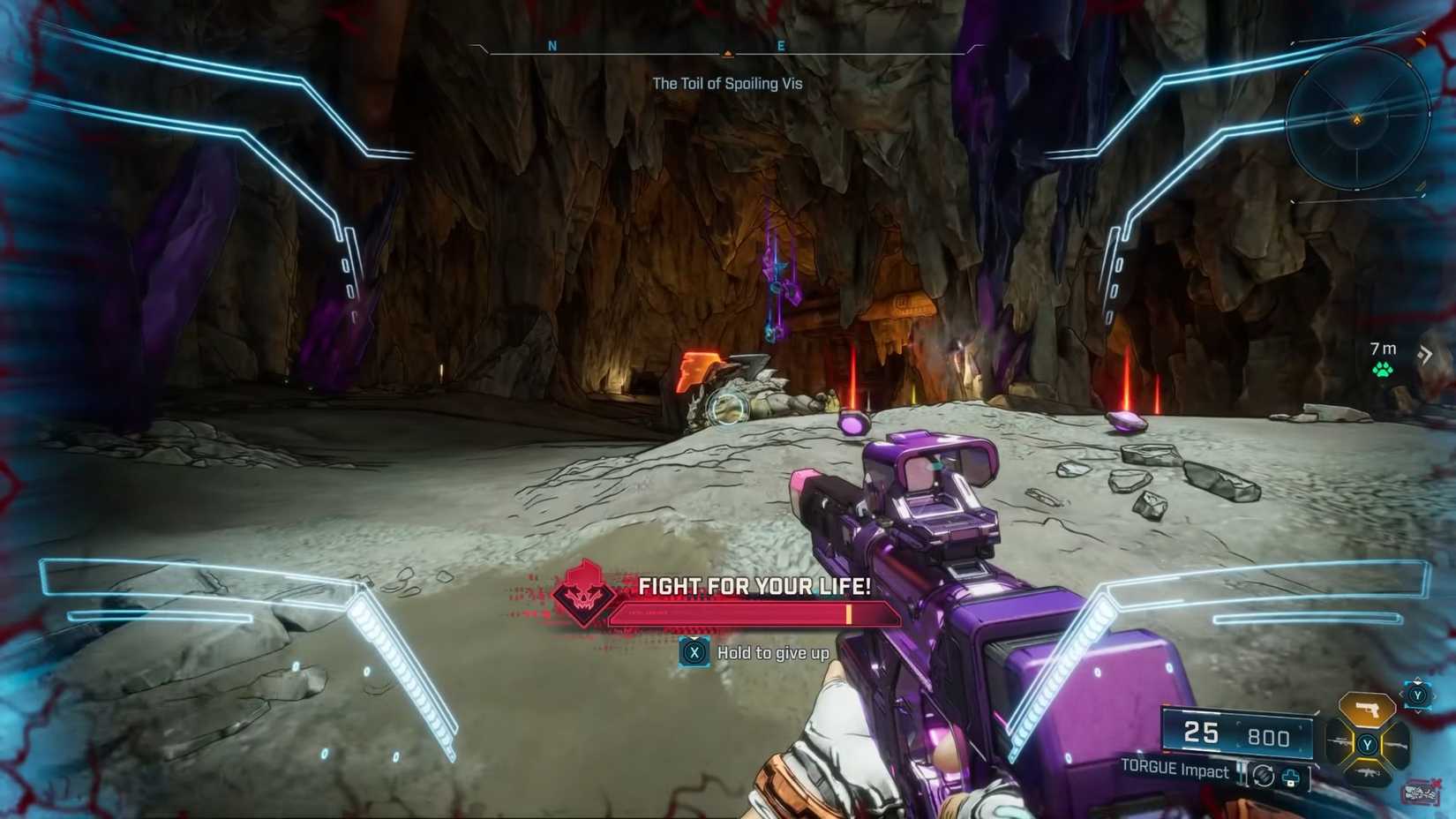This screenshot has width=1456, height=819.
Task: Click the Y button in the weapon wheel center
Action: pyautogui.click(x=1368, y=743)
